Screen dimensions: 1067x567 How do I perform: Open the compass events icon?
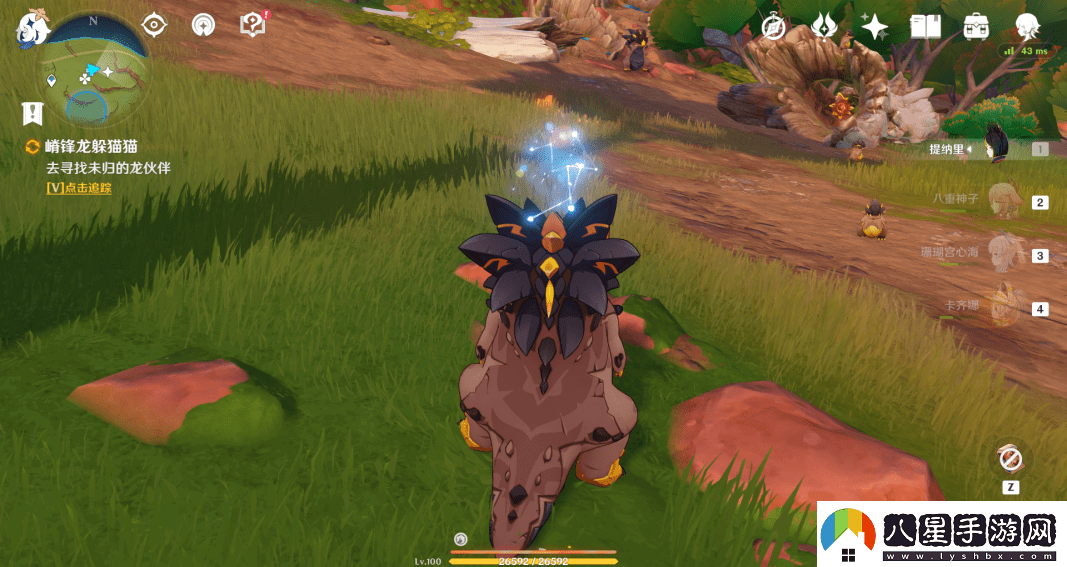click(773, 27)
